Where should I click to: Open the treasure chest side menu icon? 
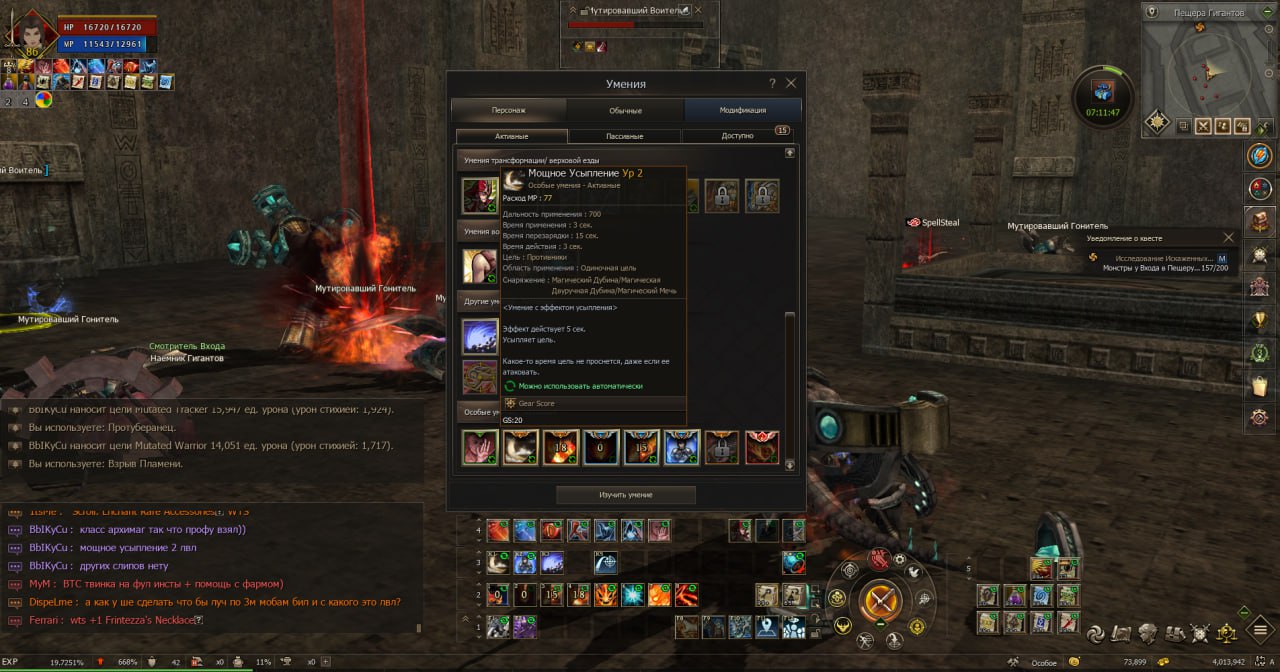click(x=1259, y=220)
